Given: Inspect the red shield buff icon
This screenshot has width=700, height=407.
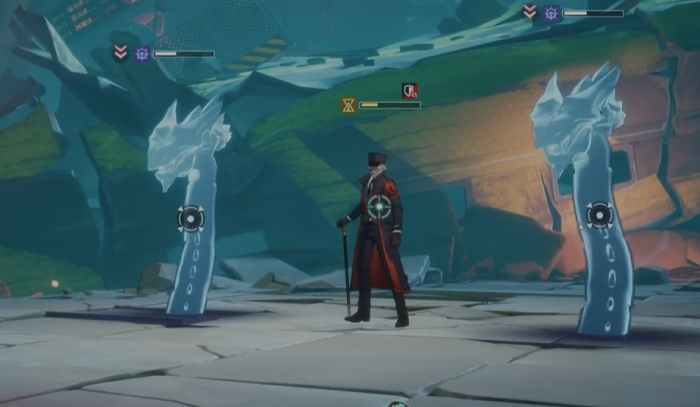Looking at the screenshot, I should coord(410,90).
